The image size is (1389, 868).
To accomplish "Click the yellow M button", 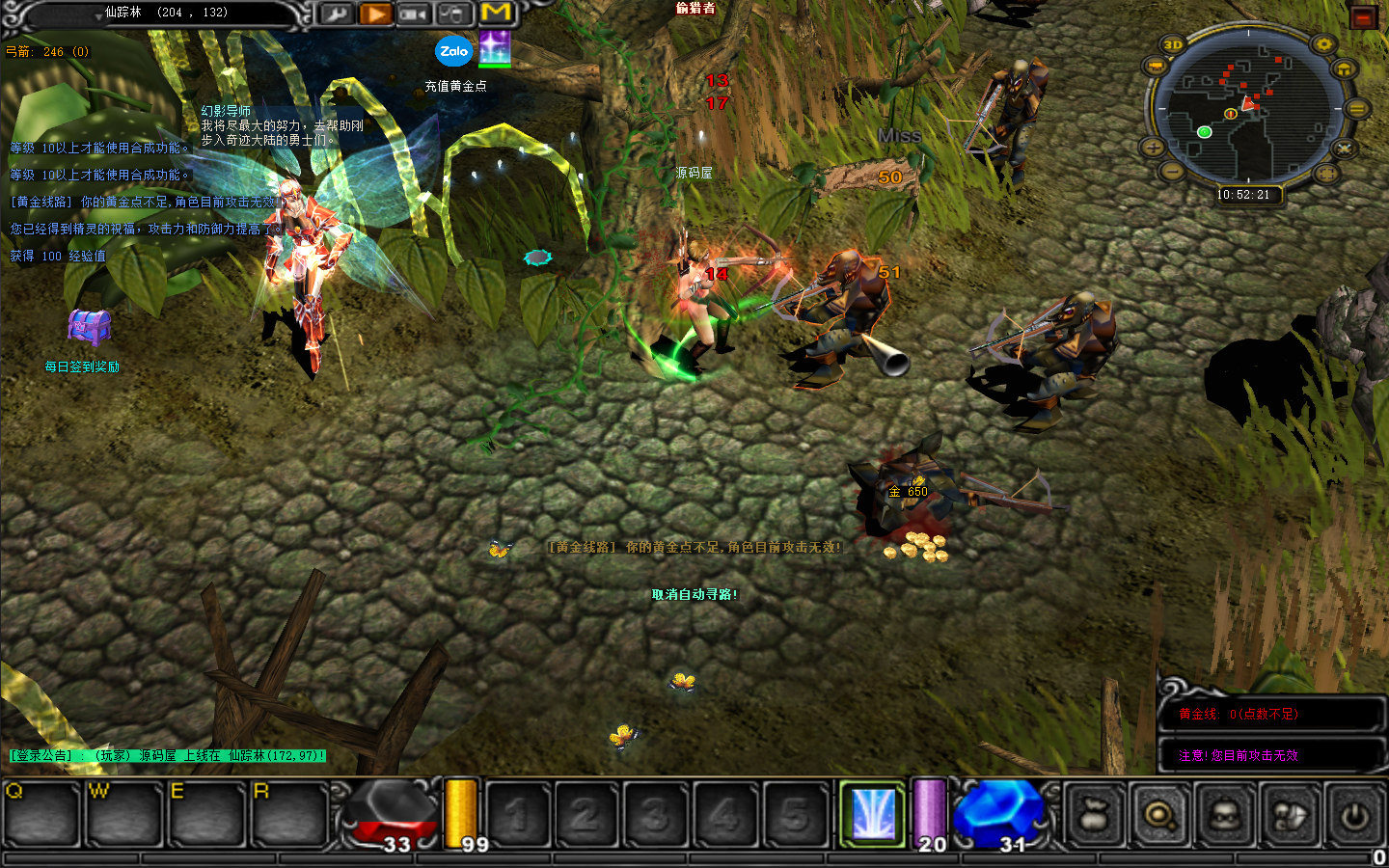I will (496, 13).
